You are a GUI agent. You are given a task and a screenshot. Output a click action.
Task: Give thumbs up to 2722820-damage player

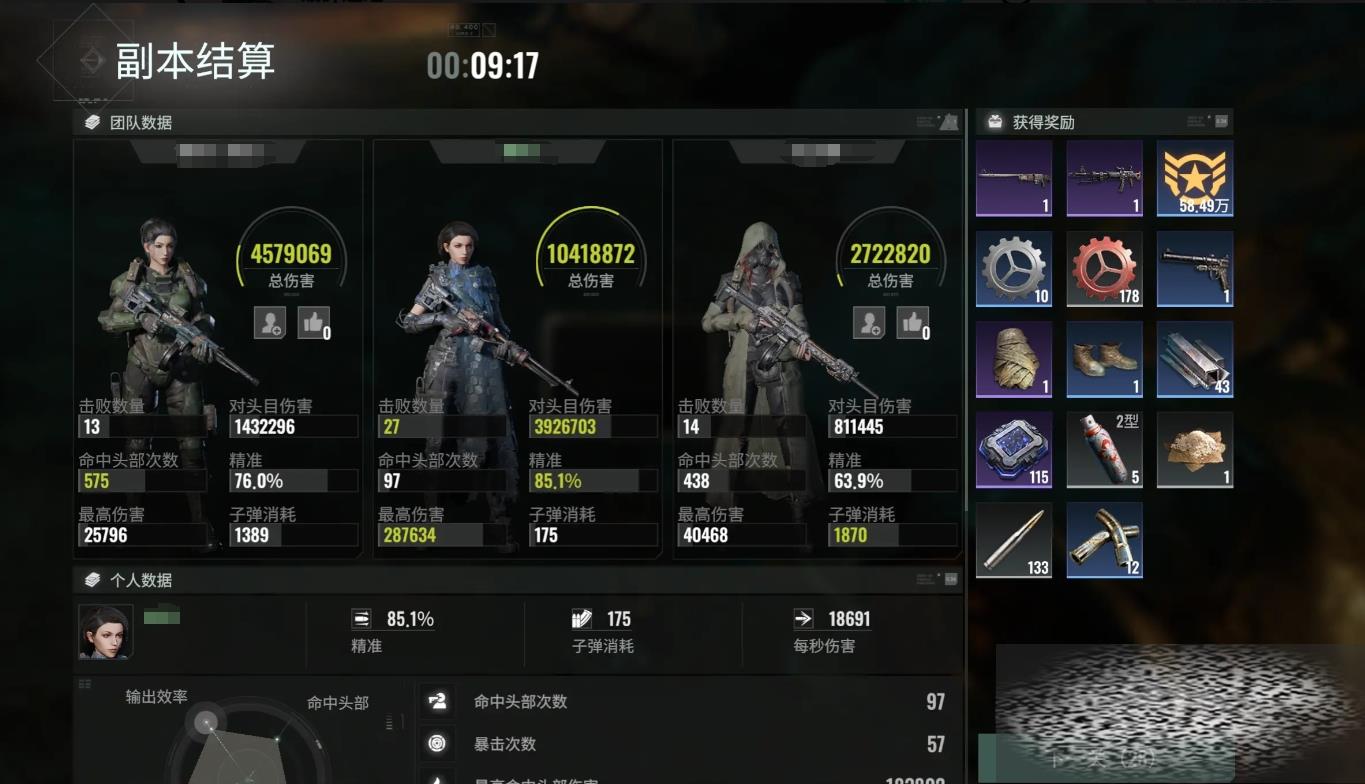pyautogui.click(x=912, y=322)
